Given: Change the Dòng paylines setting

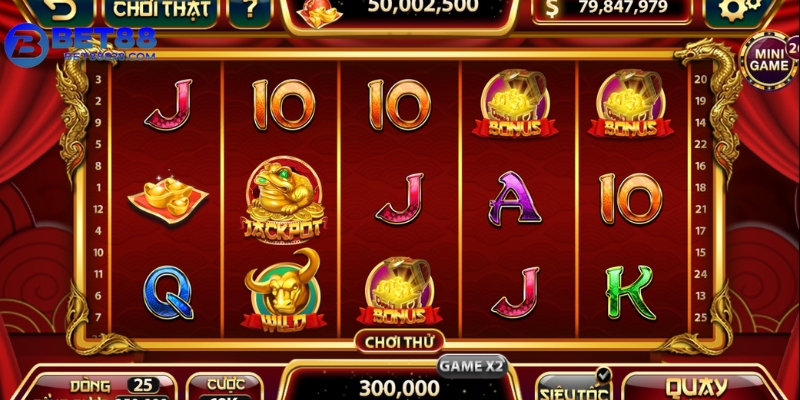Looking at the screenshot, I should click(x=100, y=386).
